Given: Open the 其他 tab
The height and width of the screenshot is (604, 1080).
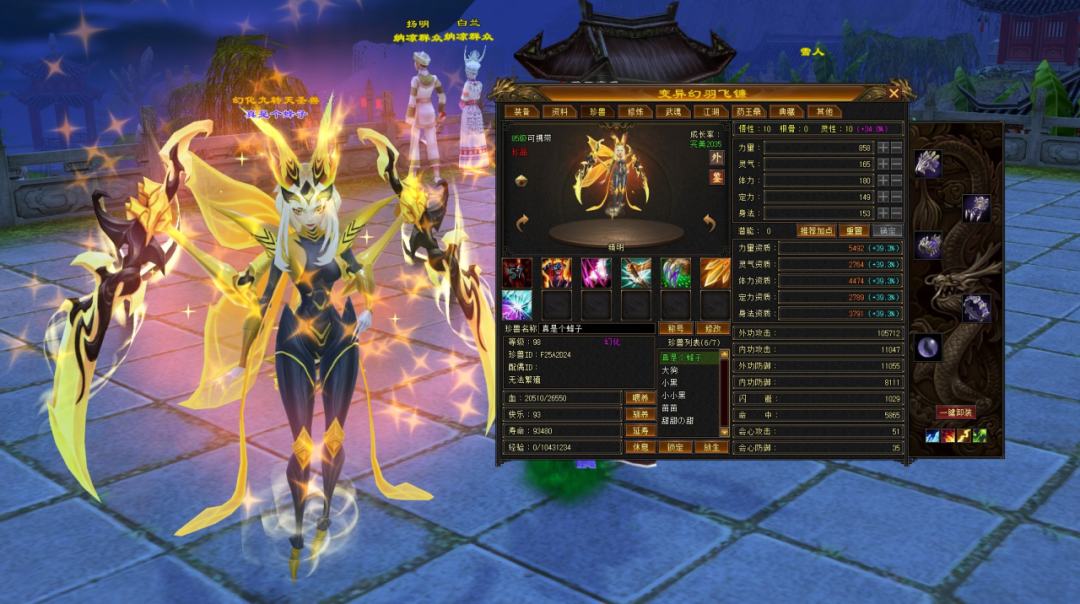Looking at the screenshot, I should tap(824, 112).
